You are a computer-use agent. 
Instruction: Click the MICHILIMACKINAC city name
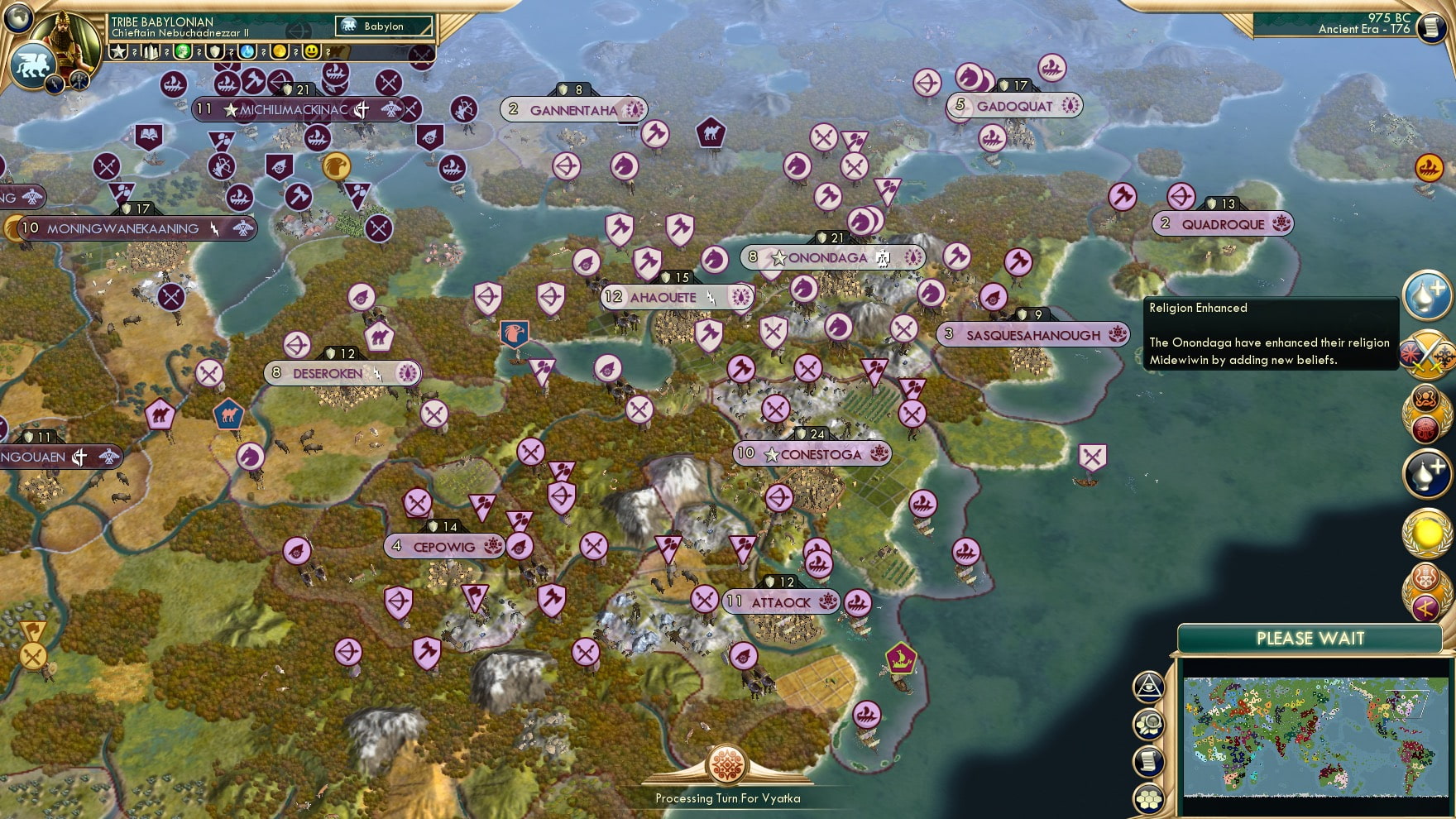point(294,108)
